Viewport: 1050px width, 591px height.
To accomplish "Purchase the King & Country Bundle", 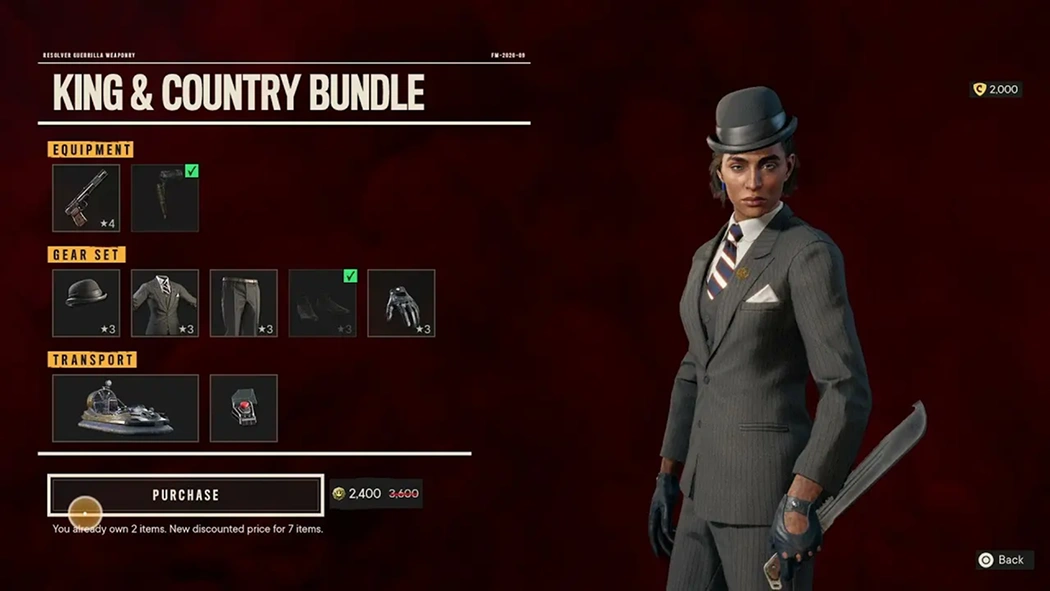I will 186,495.
